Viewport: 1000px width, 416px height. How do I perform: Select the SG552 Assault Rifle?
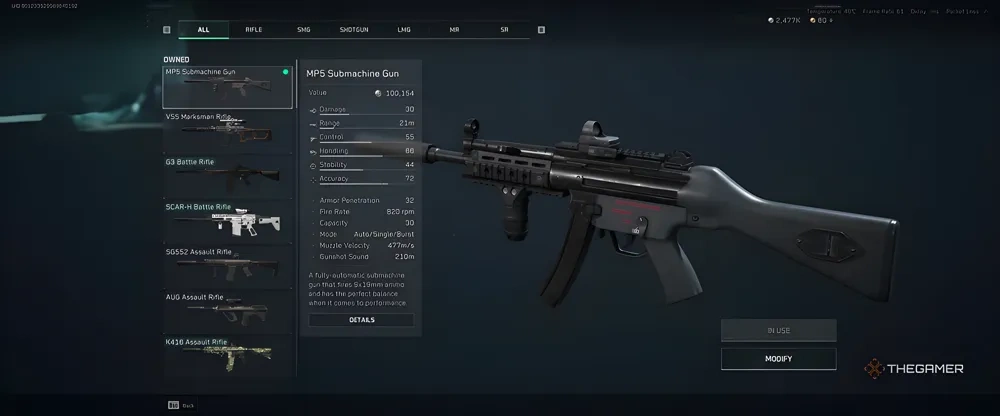(228, 267)
